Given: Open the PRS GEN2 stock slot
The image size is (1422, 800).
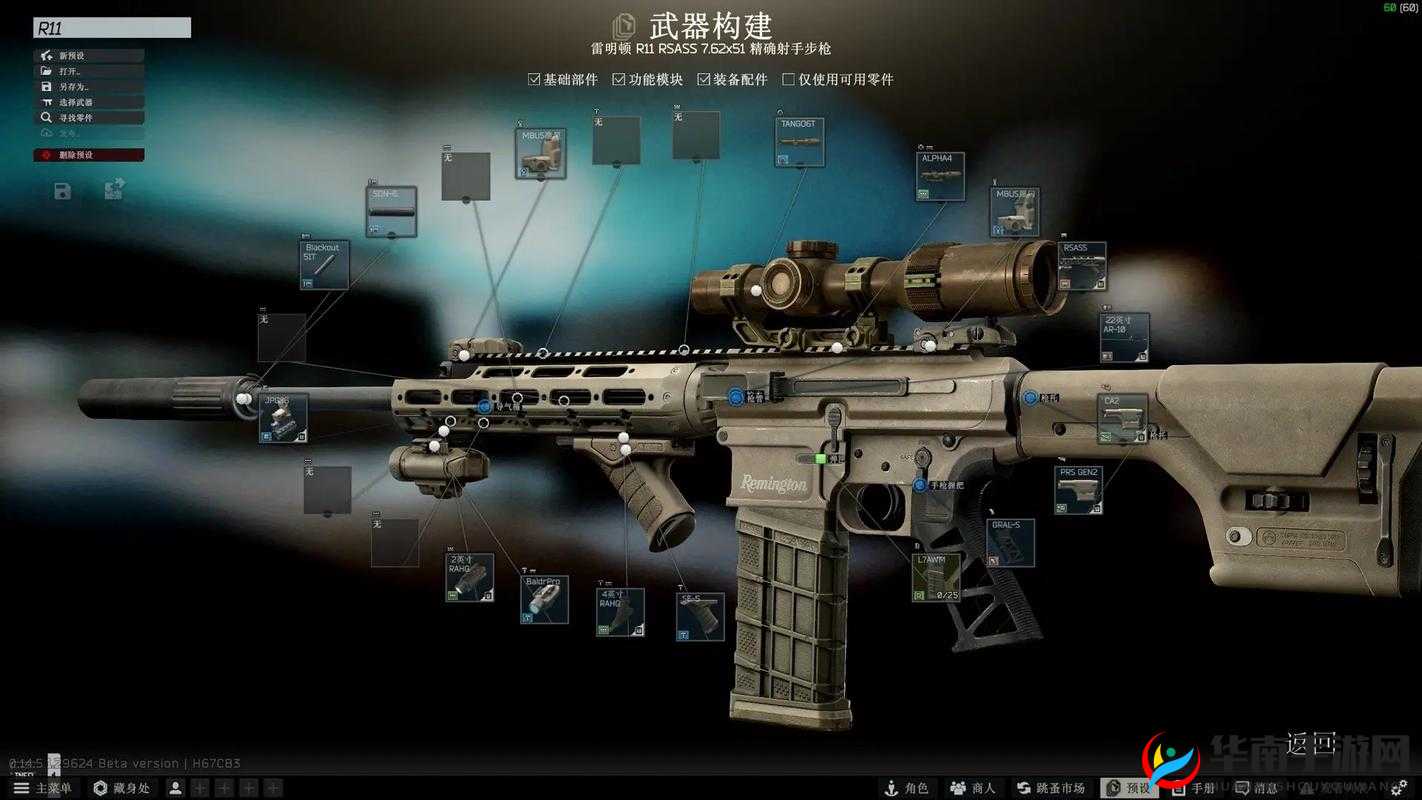Looking at the screenshot, I should click(1080, 490).
